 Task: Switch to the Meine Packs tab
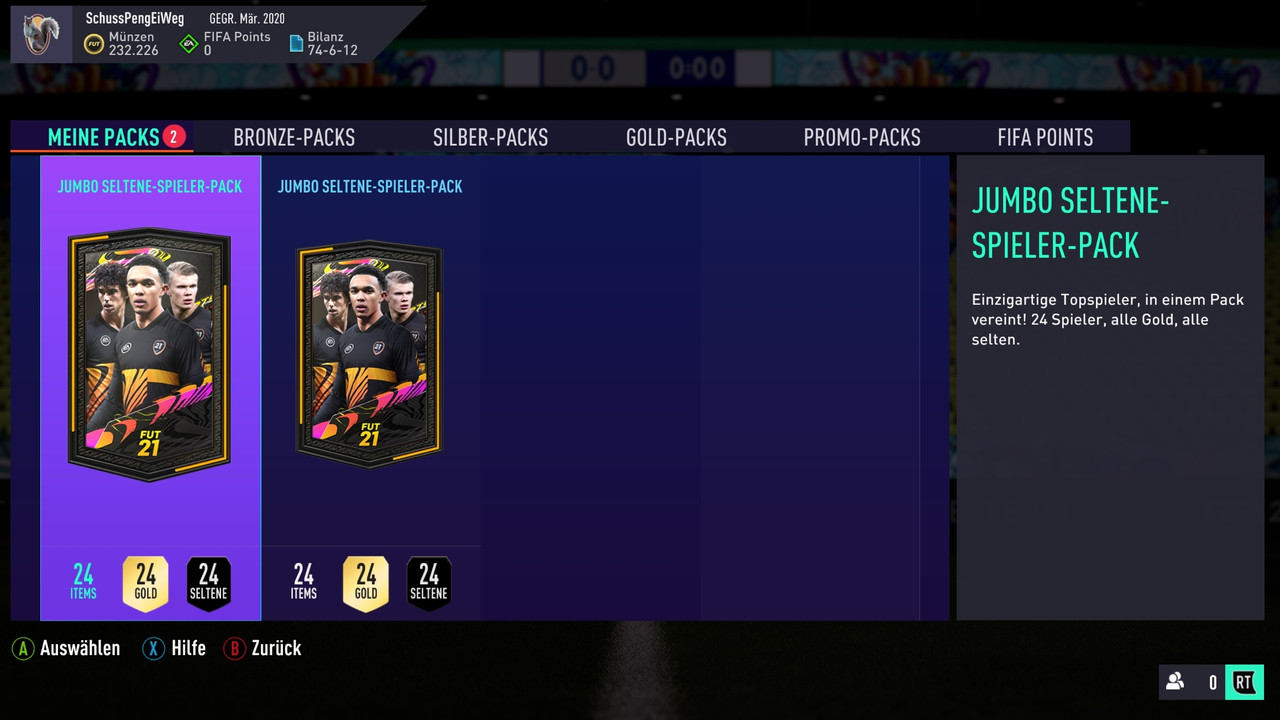coord(104,137)
